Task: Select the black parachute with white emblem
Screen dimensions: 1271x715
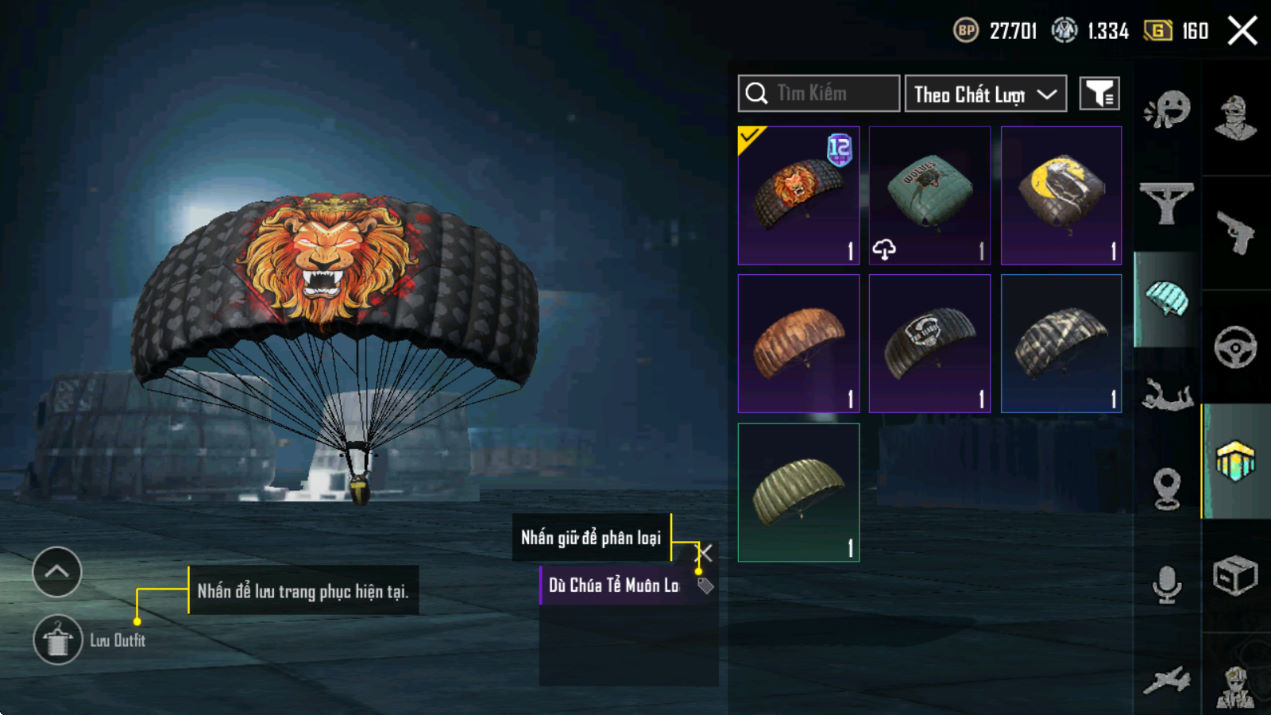Action: [929, 343]
